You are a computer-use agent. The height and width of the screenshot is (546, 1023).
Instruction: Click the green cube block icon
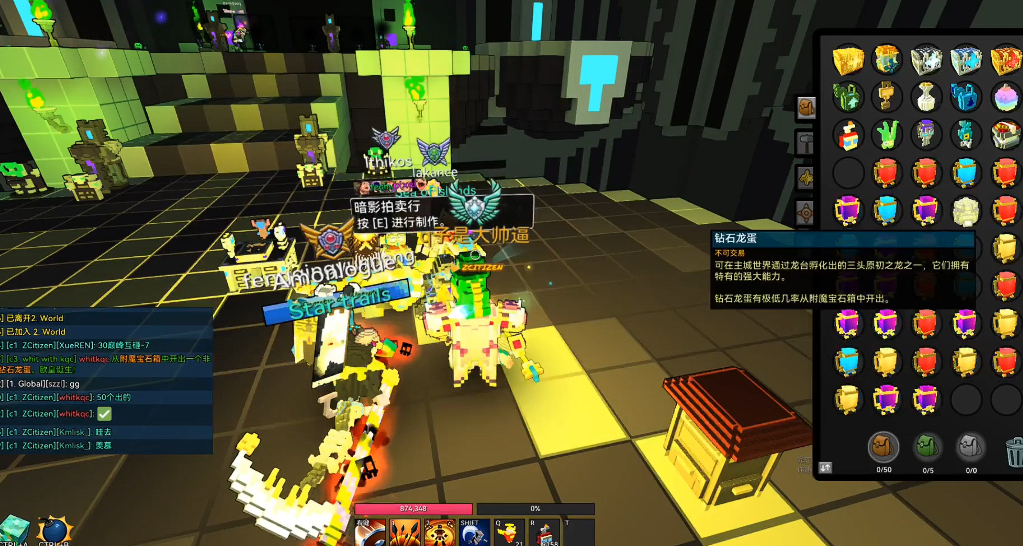point(16,530)
